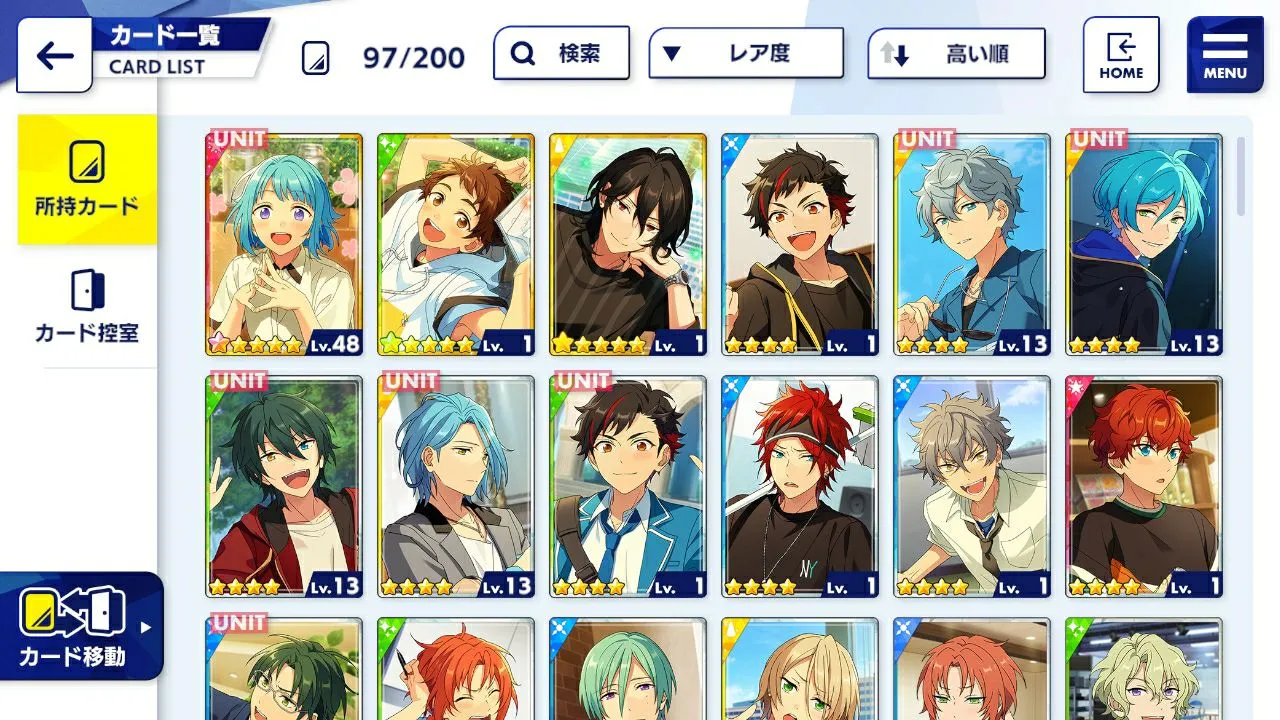Open the 検索 search filter
Image resolution: width=1280 pixels, height=720 pixels.
561,53
